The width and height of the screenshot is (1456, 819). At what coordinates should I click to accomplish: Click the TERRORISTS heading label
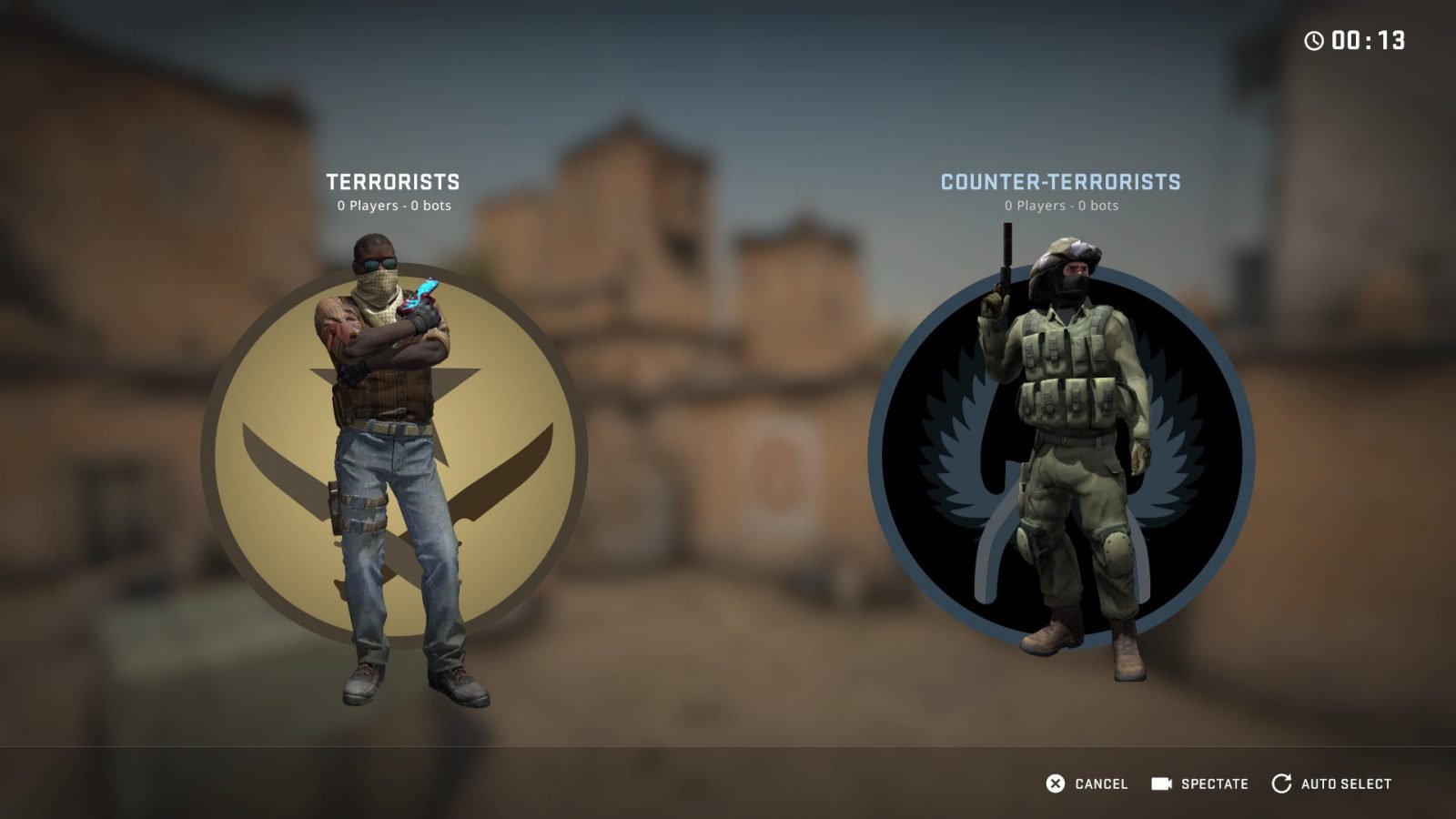point(393,181)
